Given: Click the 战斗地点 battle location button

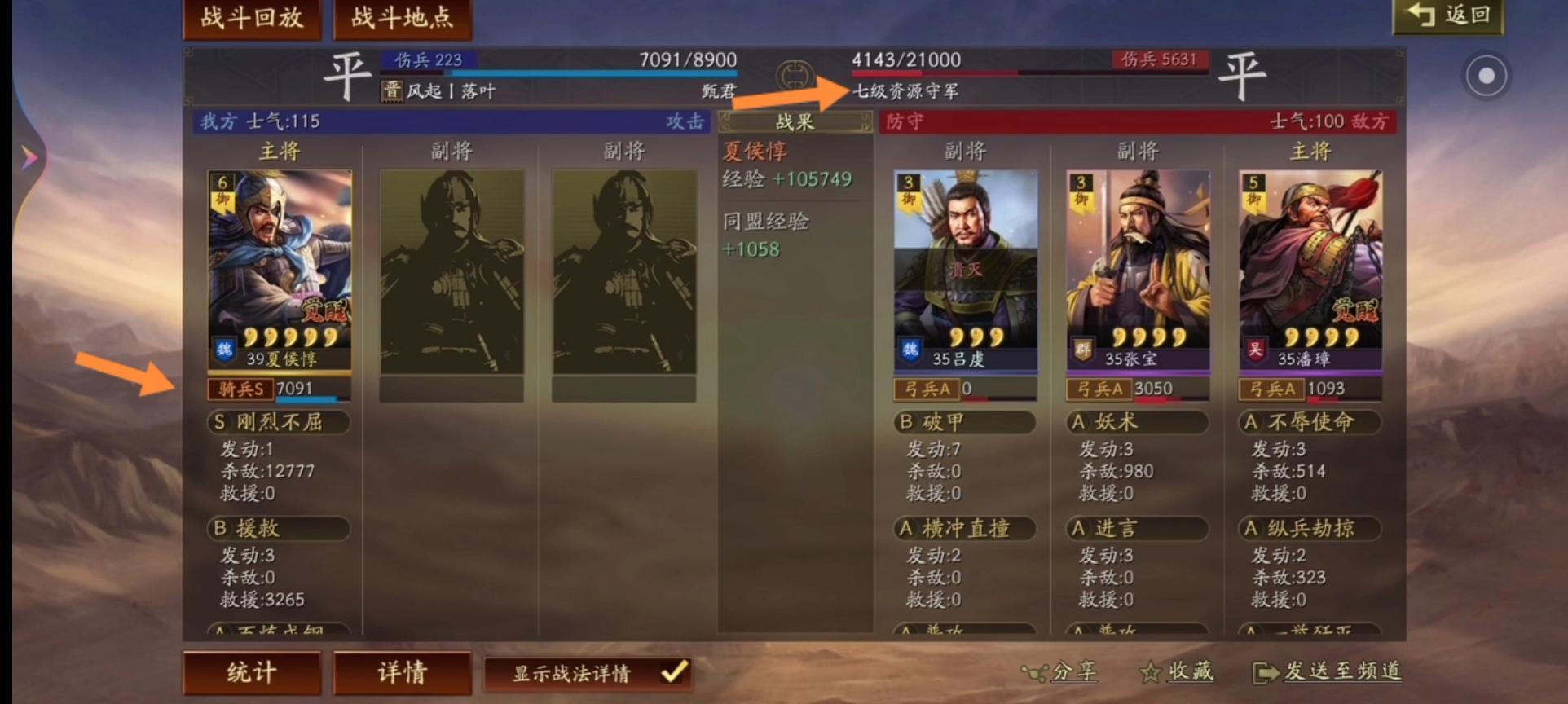Looking at the screenshot, I should coord(401,20).
